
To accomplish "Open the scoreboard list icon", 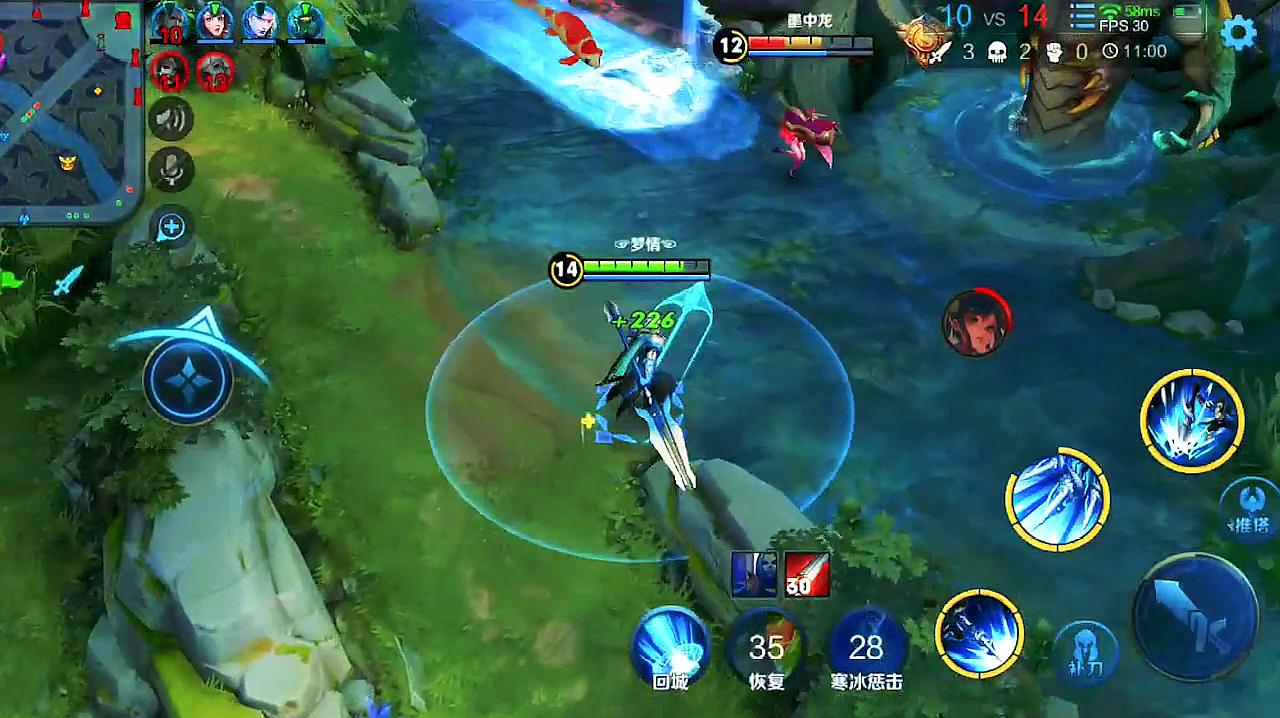I will tap(1083, 16).
